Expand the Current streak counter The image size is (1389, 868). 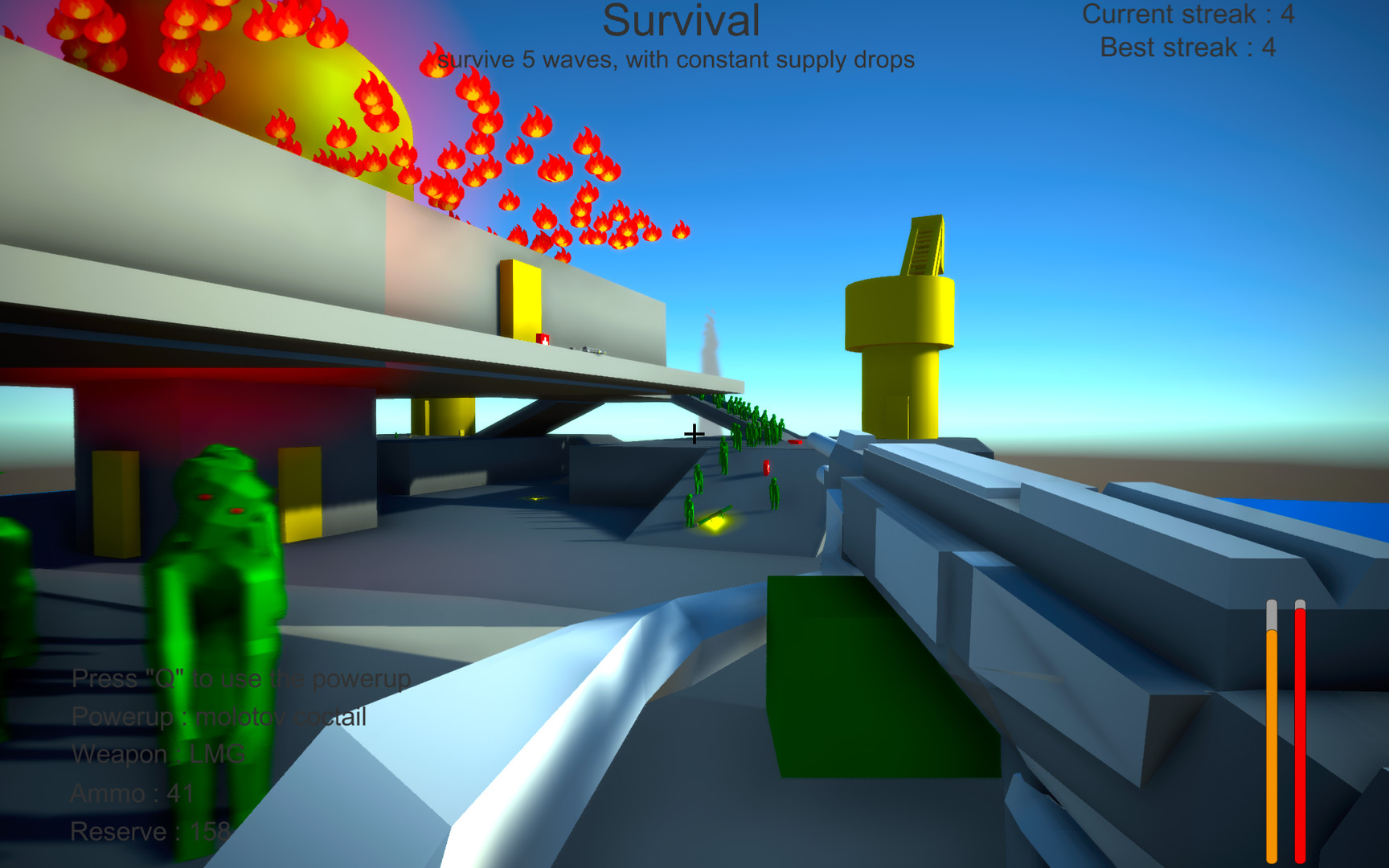tap(1188, 14)
